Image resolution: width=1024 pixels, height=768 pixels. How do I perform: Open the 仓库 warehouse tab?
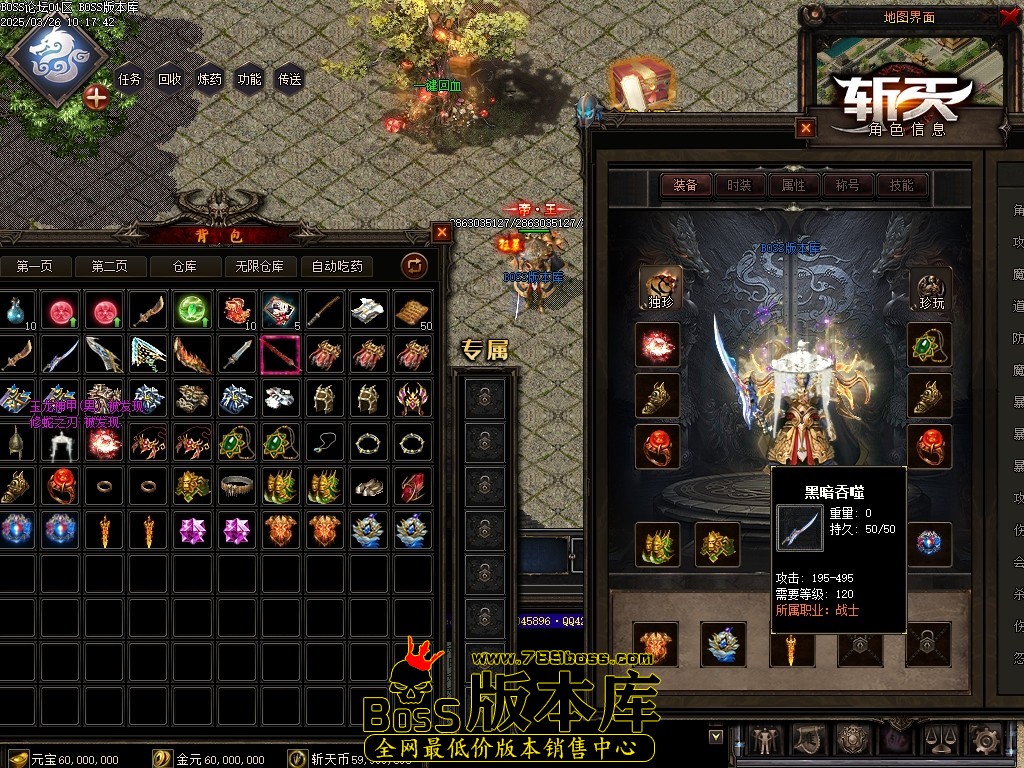point(184,266)
